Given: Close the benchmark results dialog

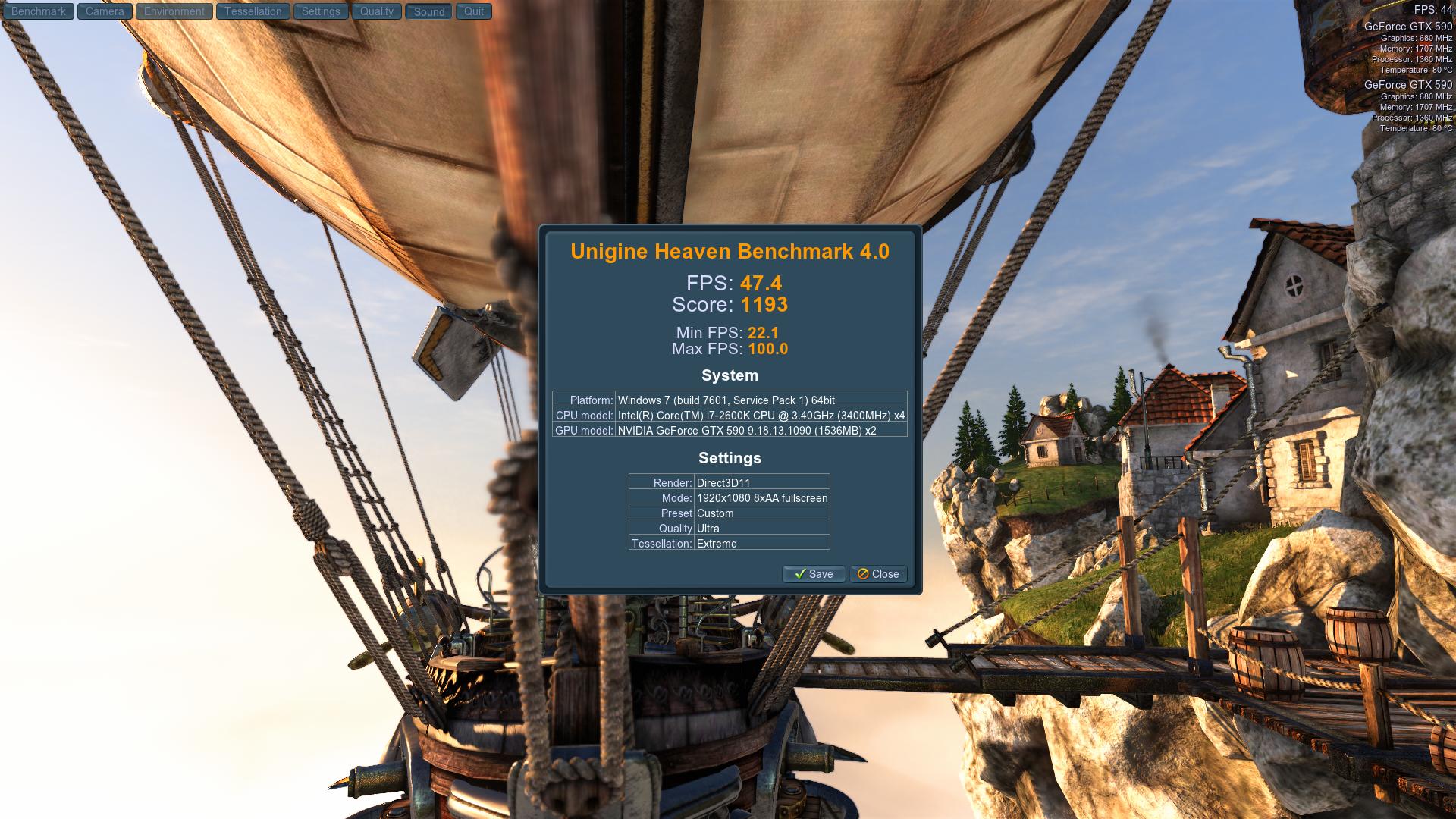Looking at the screenshot, I should [878, 574].
